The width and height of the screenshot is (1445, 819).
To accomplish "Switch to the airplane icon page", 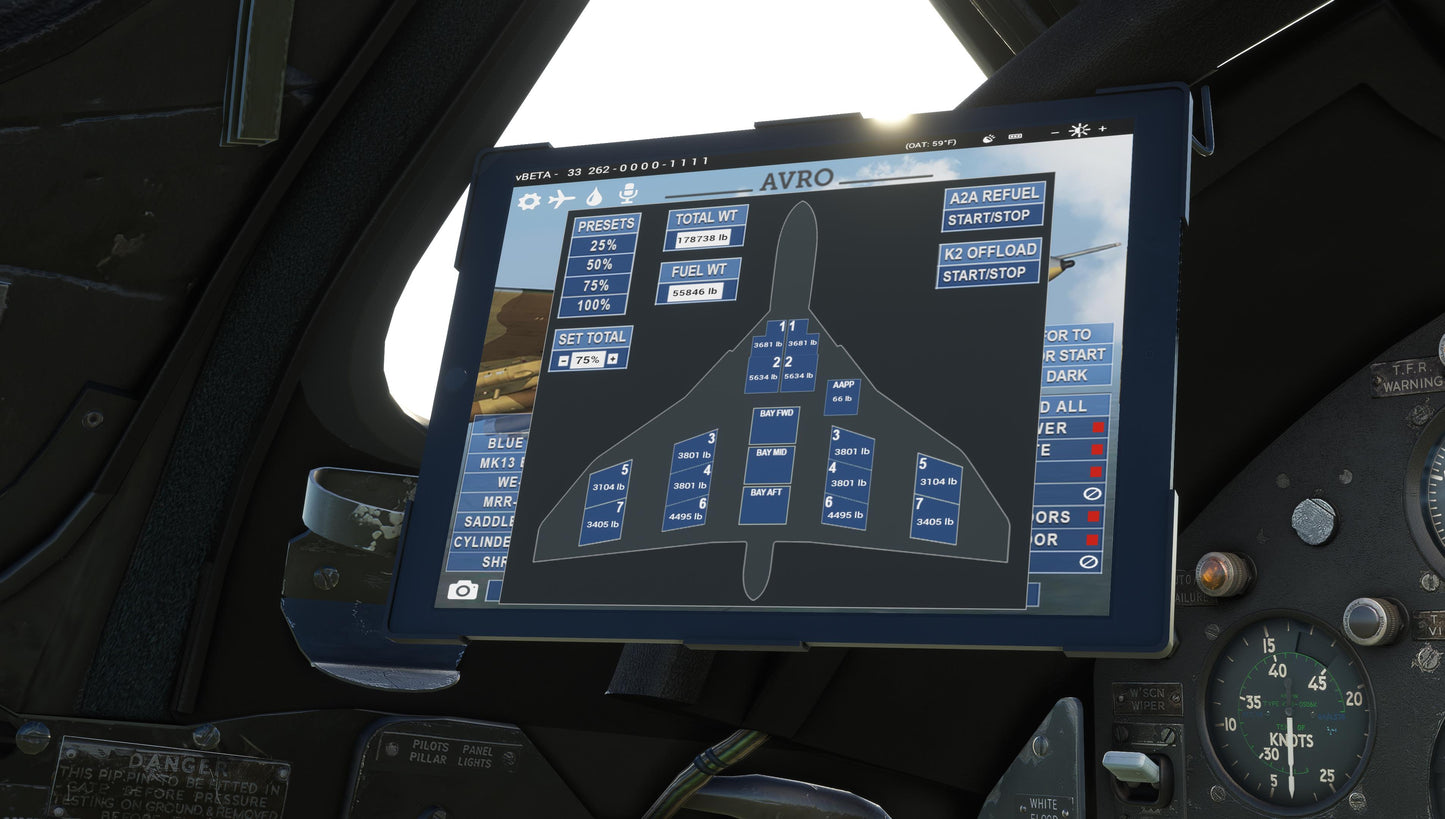I will (562, 198).
